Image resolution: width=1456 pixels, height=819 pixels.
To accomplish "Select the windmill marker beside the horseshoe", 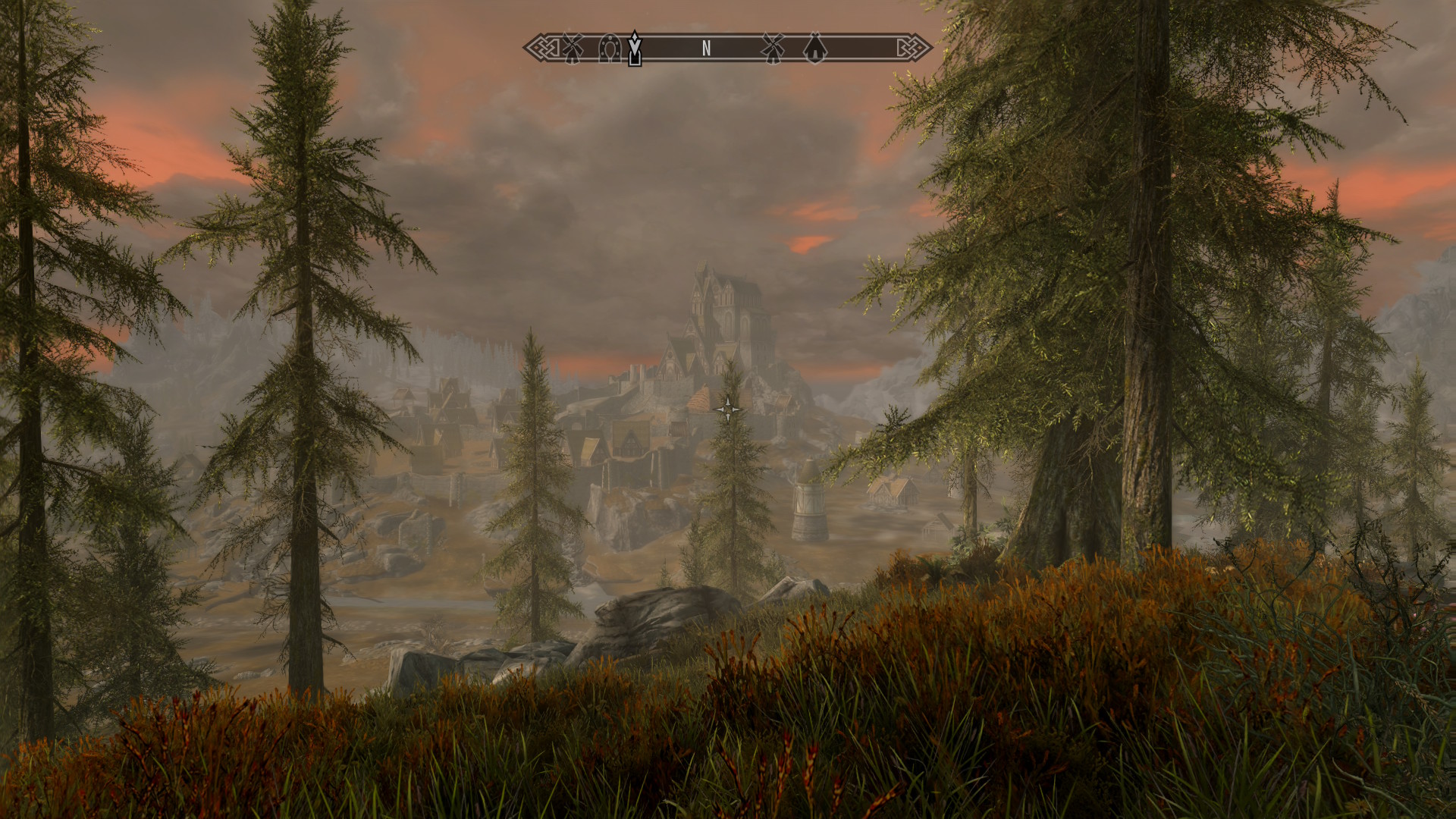I will pyautogui.click(x=572, y=49).
